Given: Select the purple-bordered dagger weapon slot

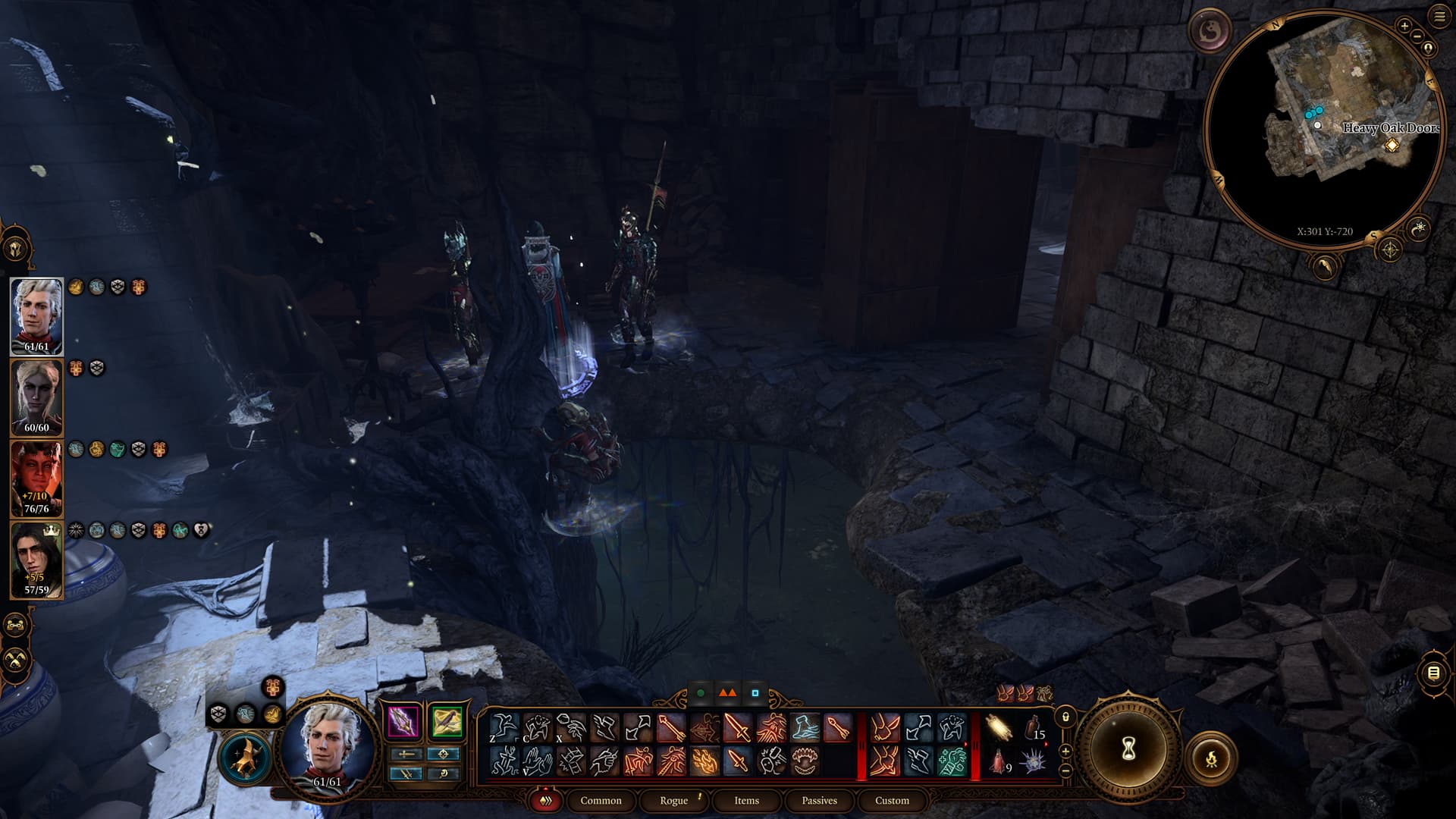Looking at the screenshot, I should click(x=403, y=721).
